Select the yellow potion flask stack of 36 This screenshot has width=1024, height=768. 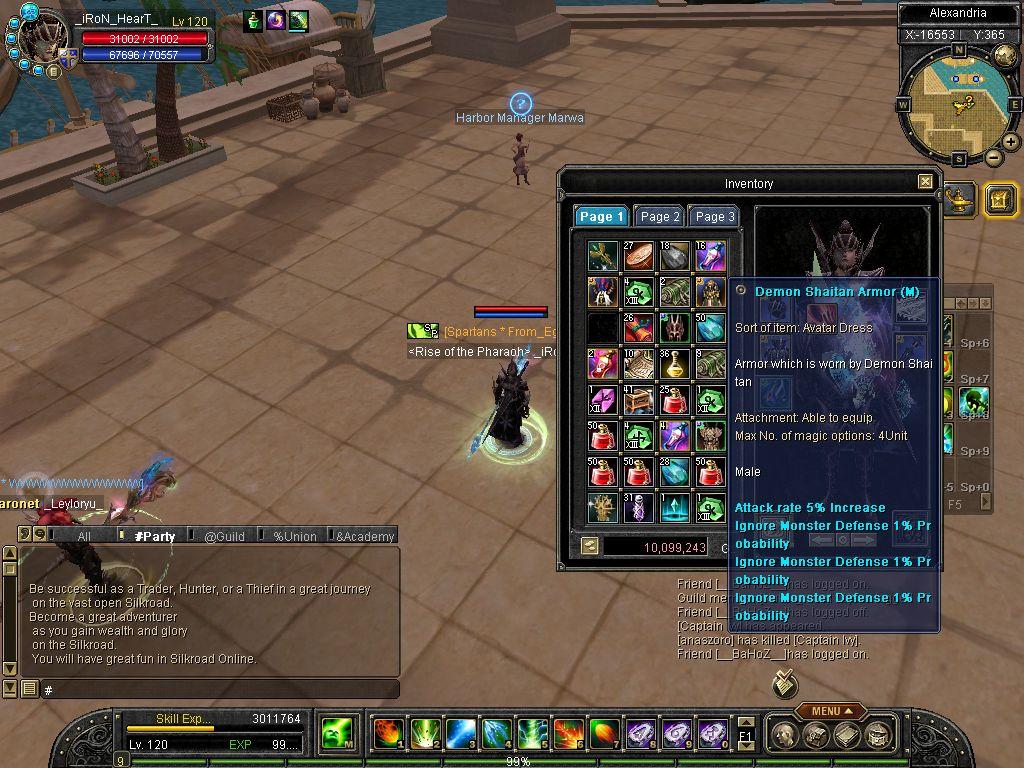[674, 364]
